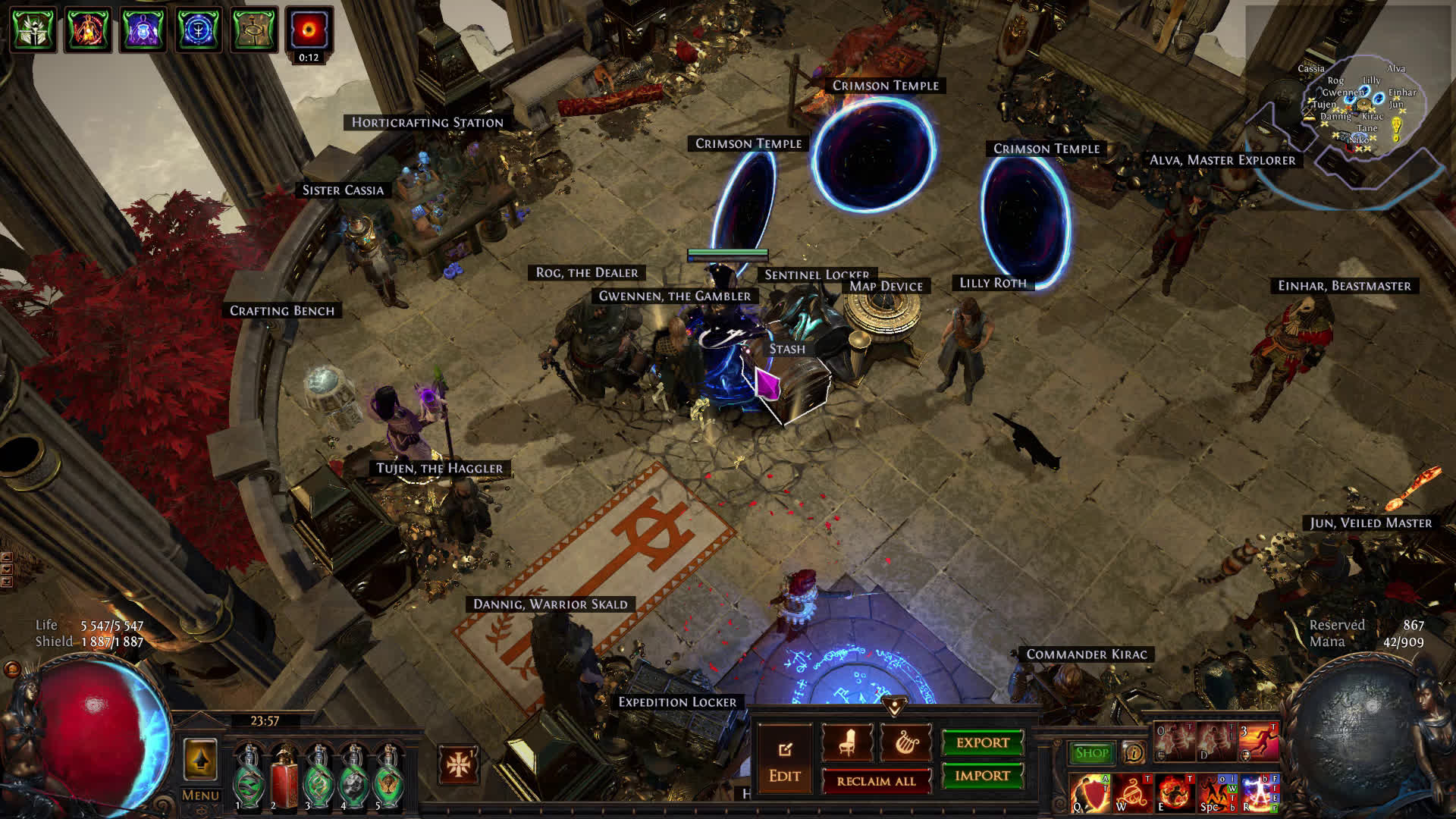Image resolution: width=1456 pixels, height=819 pixels.
Task: Open the green Shop button
Action: coord(1091,753)
